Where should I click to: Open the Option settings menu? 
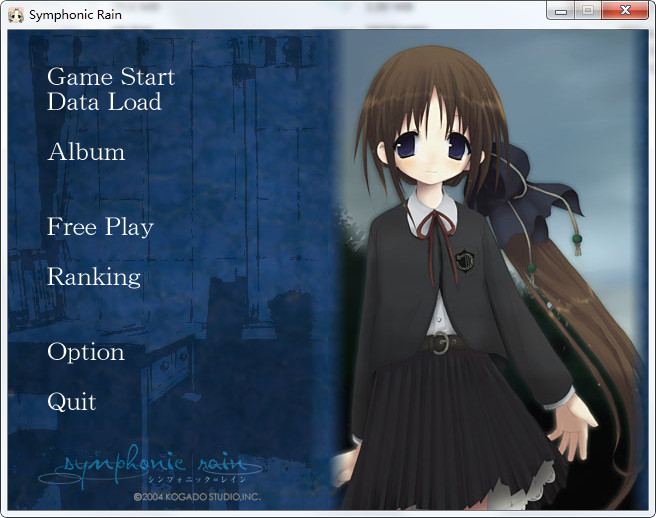coord(86,352)
